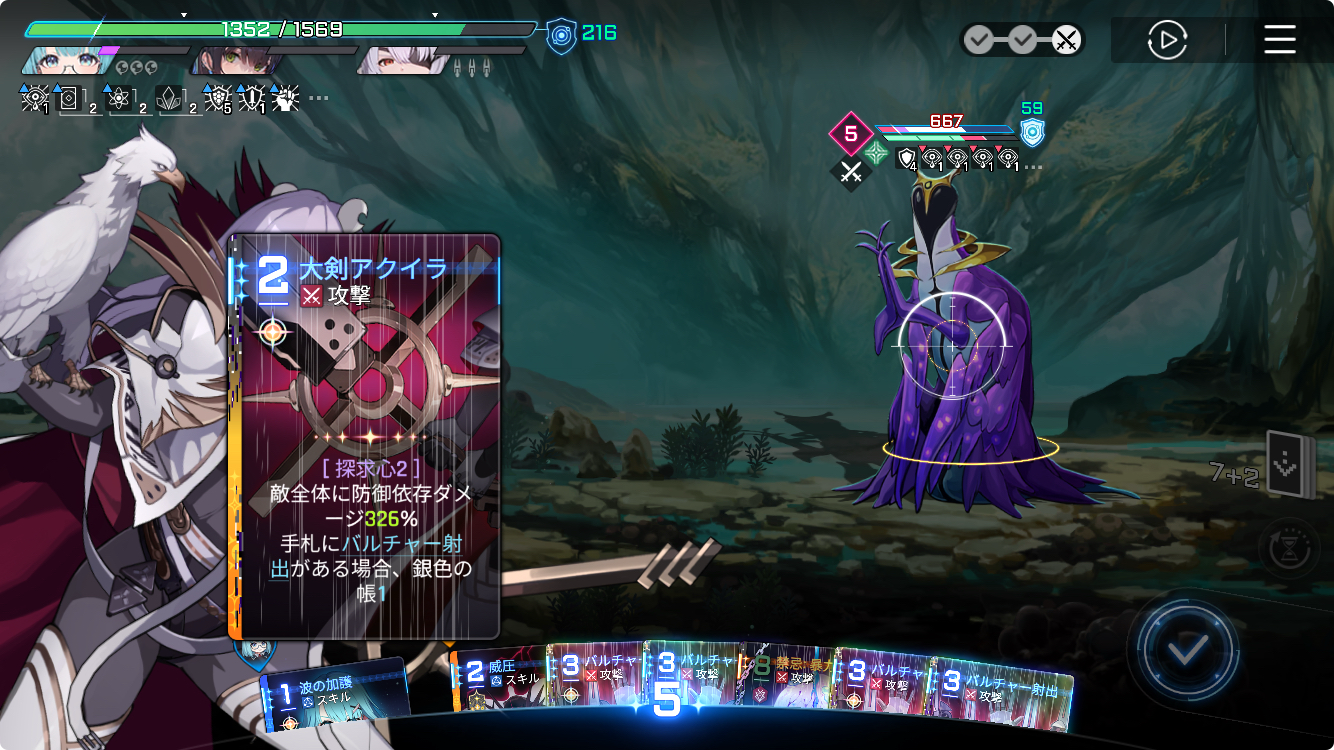The height and width of the screenshot is (750, 1334).
Task: Target the purple penguin enemy reticle
Action: [951, 346]
